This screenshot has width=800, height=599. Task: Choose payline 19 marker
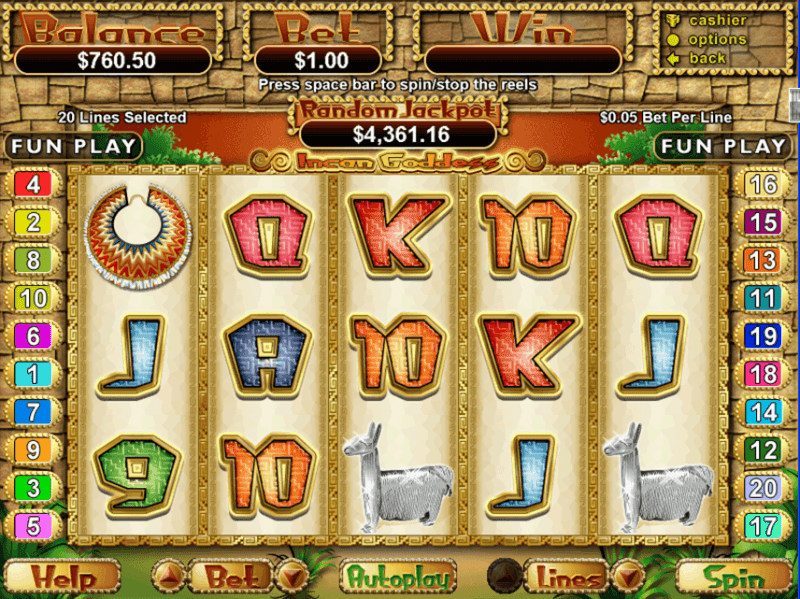point(763,336)
